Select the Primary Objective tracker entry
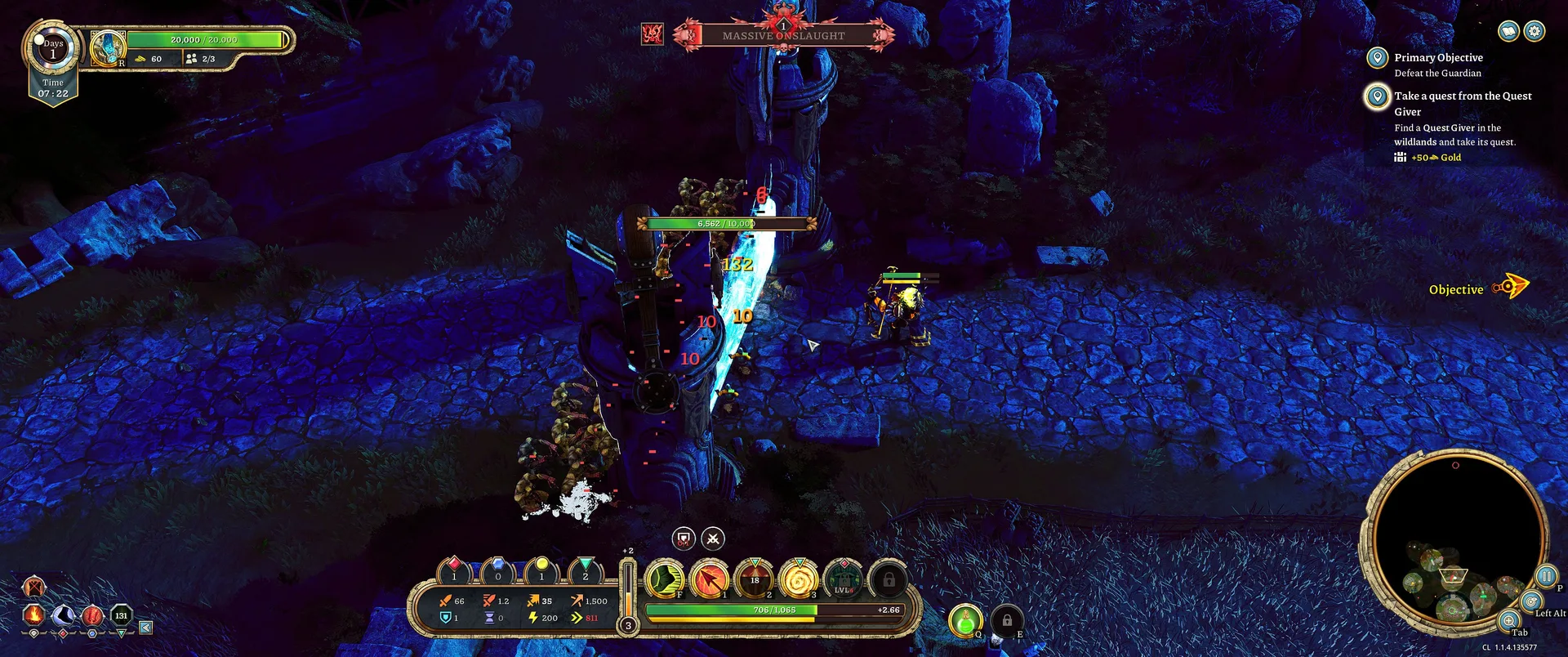 point(1437,58)
